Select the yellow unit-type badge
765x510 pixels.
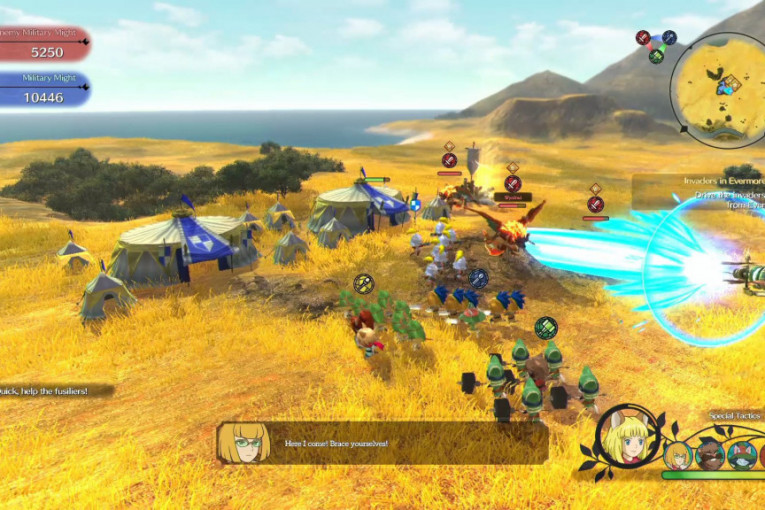click(364, 284)
